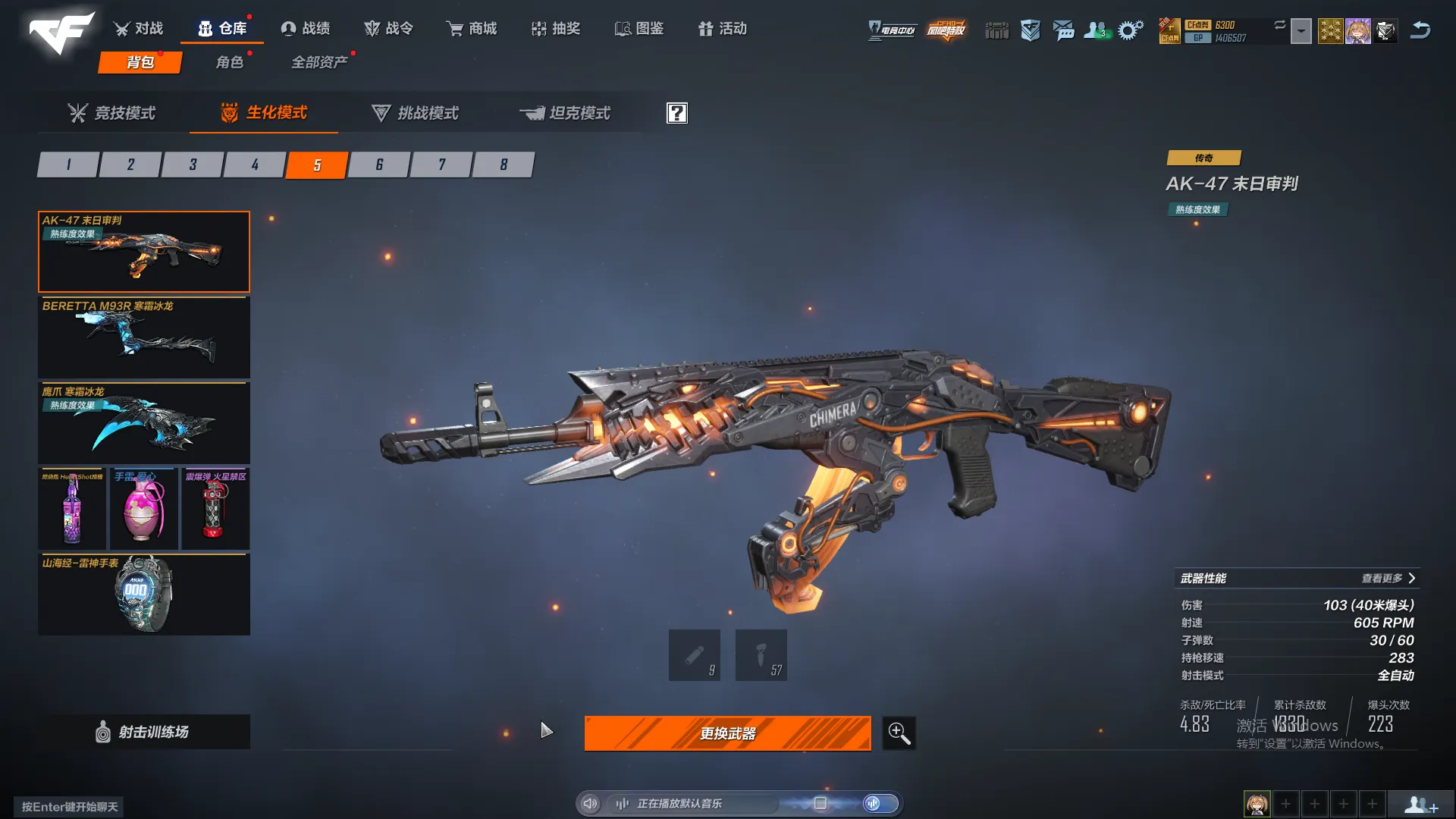Select backpack loadout number 6
The image size is (1456, 819).
coord(379,165)
